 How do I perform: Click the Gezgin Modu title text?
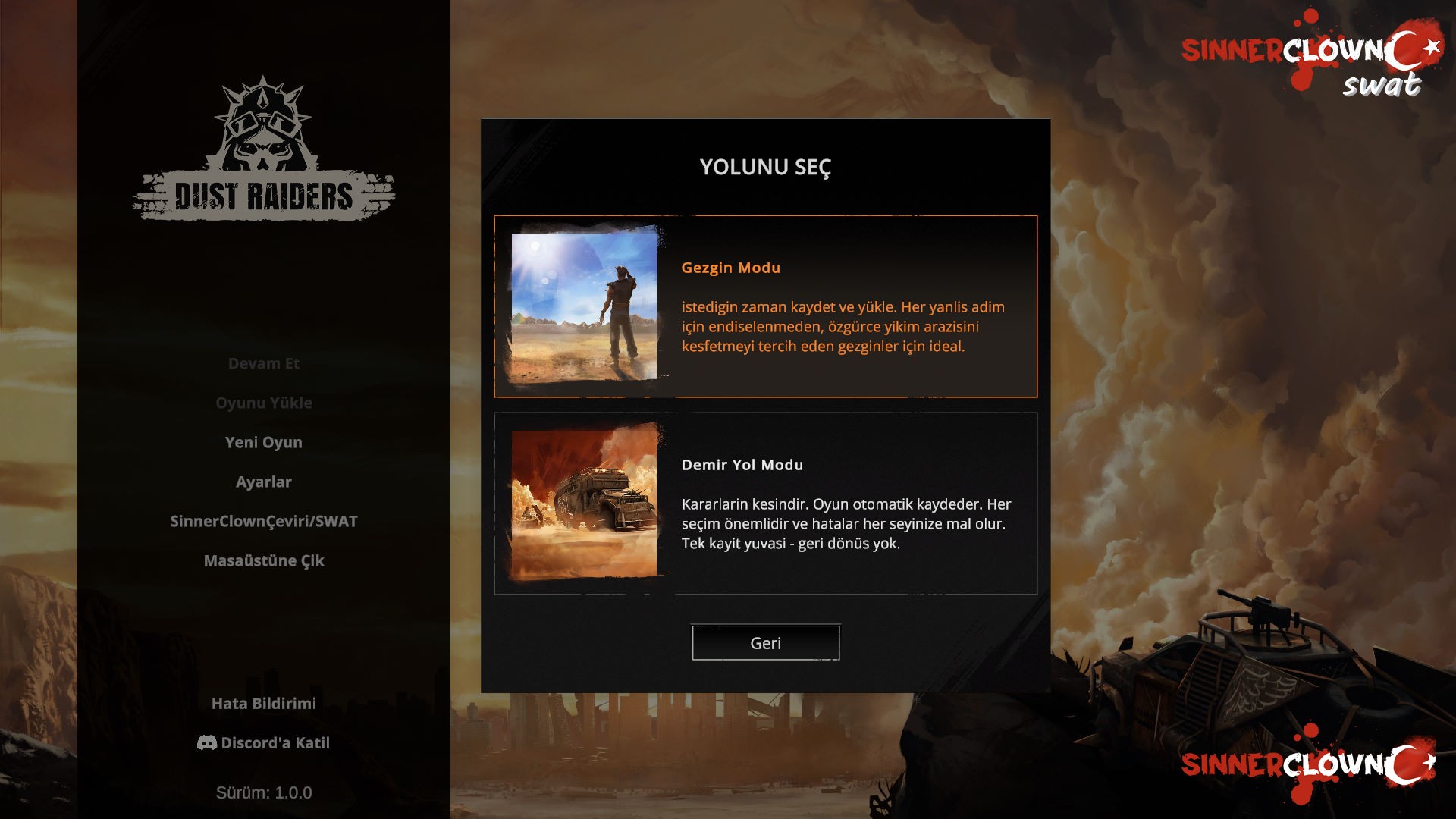point(730,267)
